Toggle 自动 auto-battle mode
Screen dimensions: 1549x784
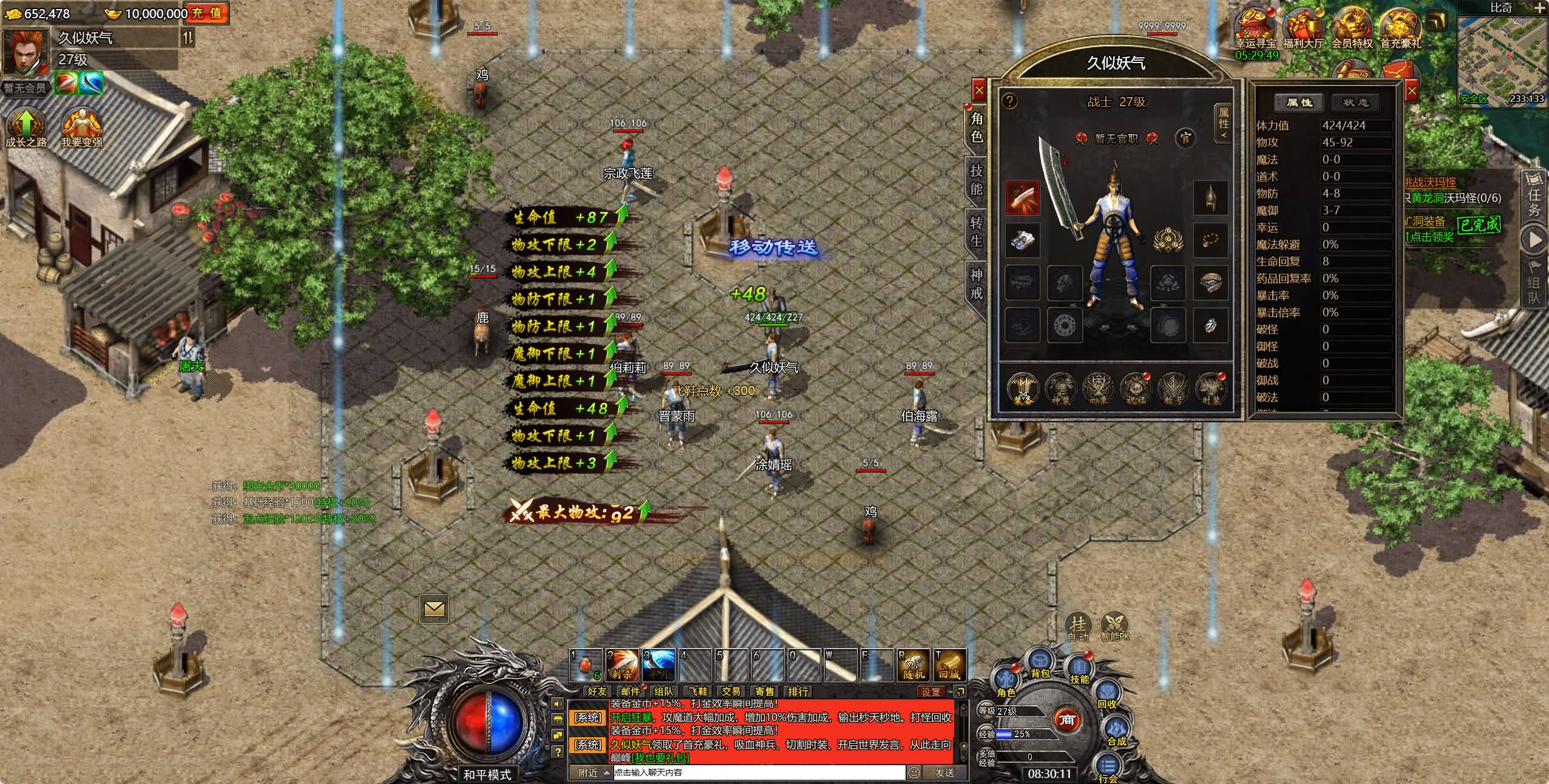(x=1078, y=626)
